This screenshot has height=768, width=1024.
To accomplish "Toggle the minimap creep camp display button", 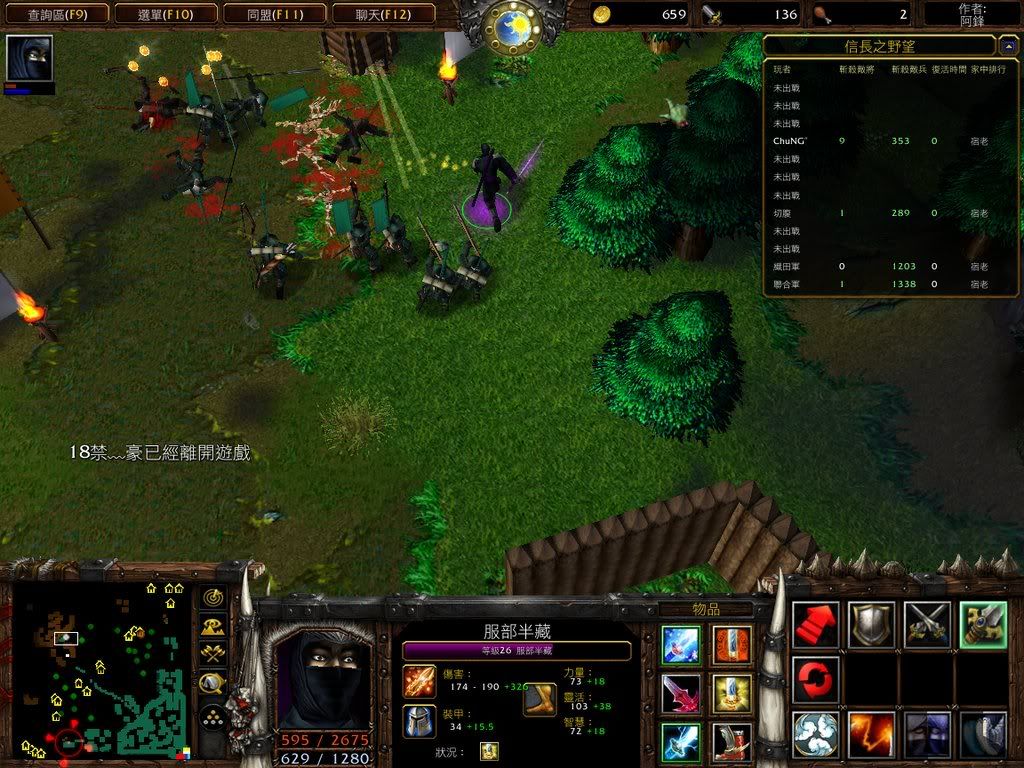I will pos(212,684).
